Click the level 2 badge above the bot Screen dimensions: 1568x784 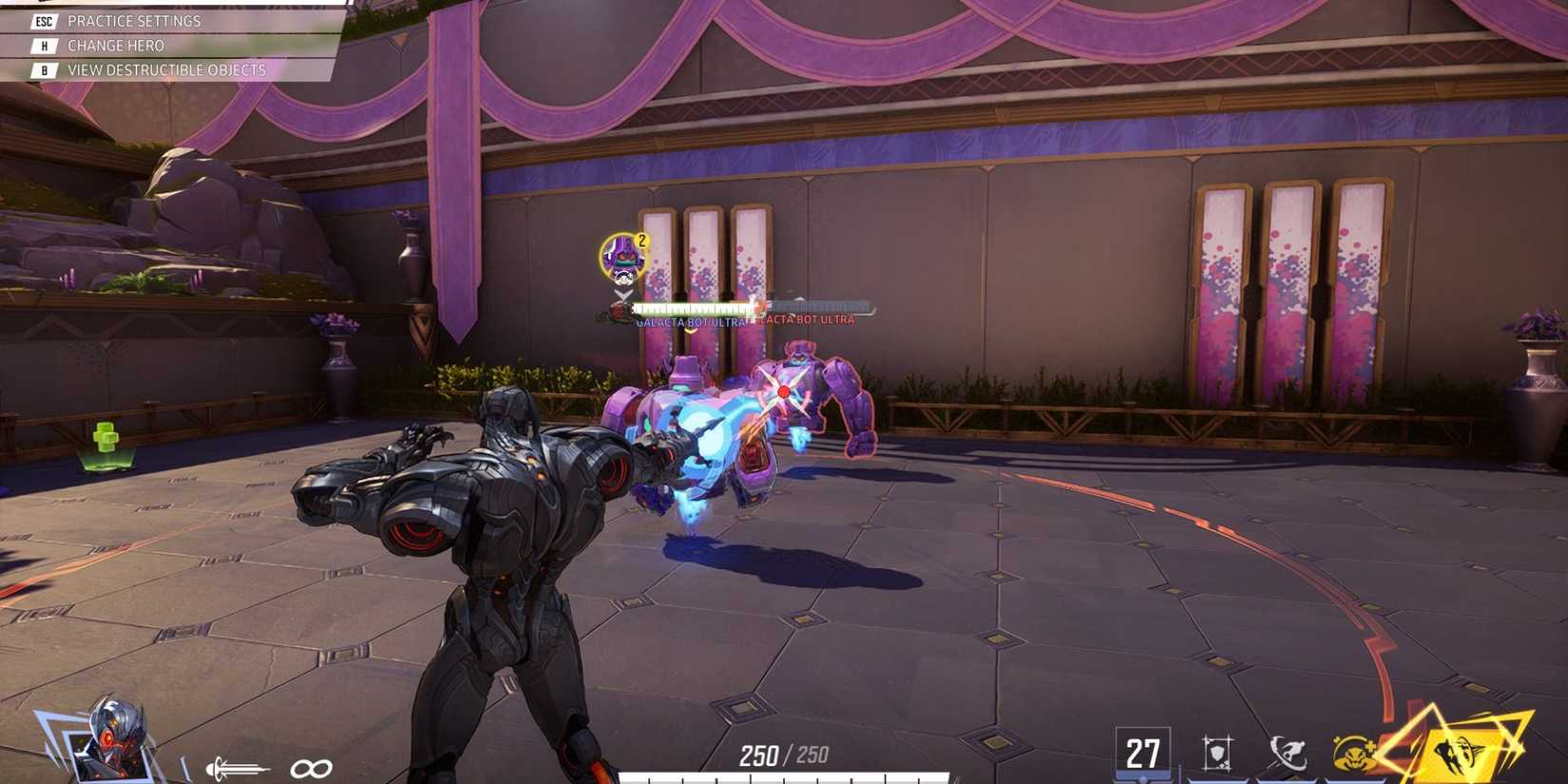coord(641,240)
